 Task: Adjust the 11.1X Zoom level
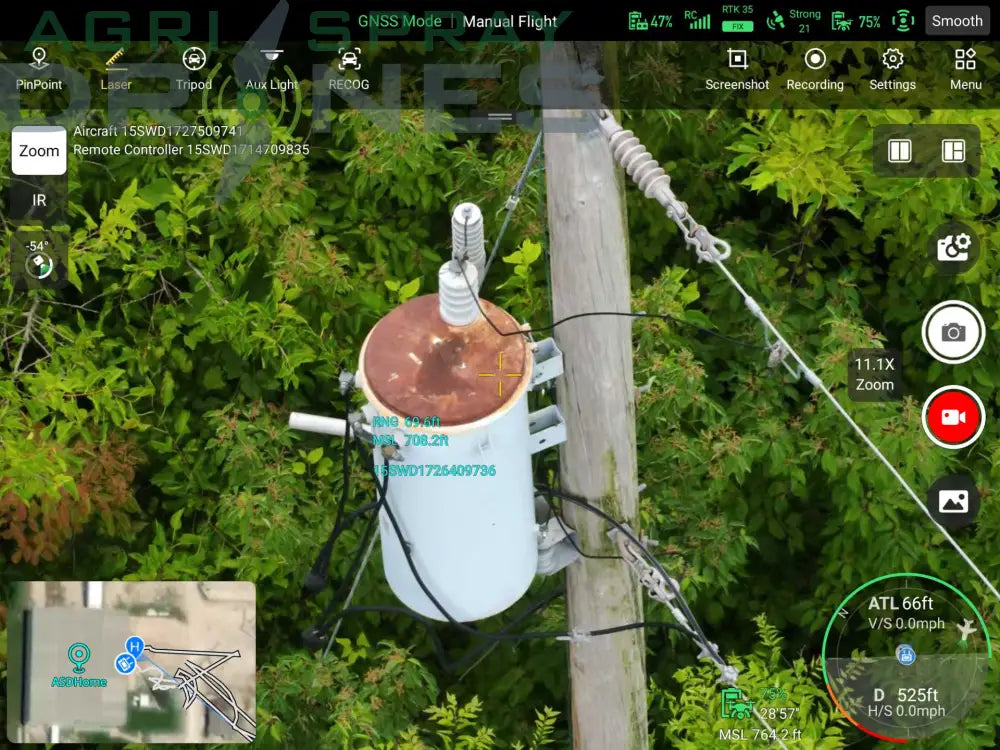tap(874, 375)
